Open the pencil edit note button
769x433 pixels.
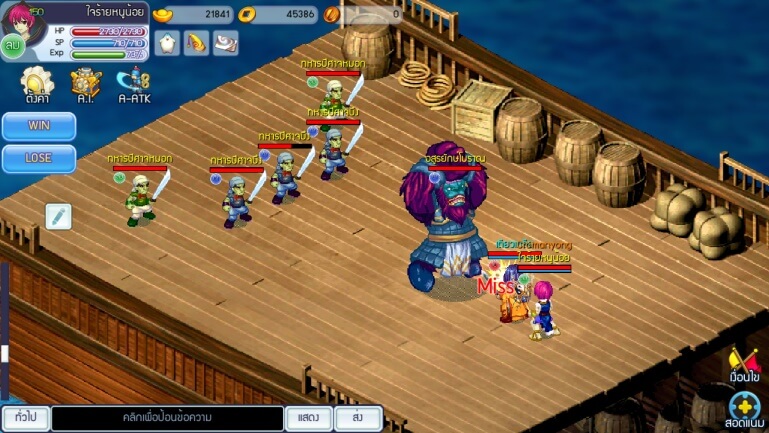59,216
